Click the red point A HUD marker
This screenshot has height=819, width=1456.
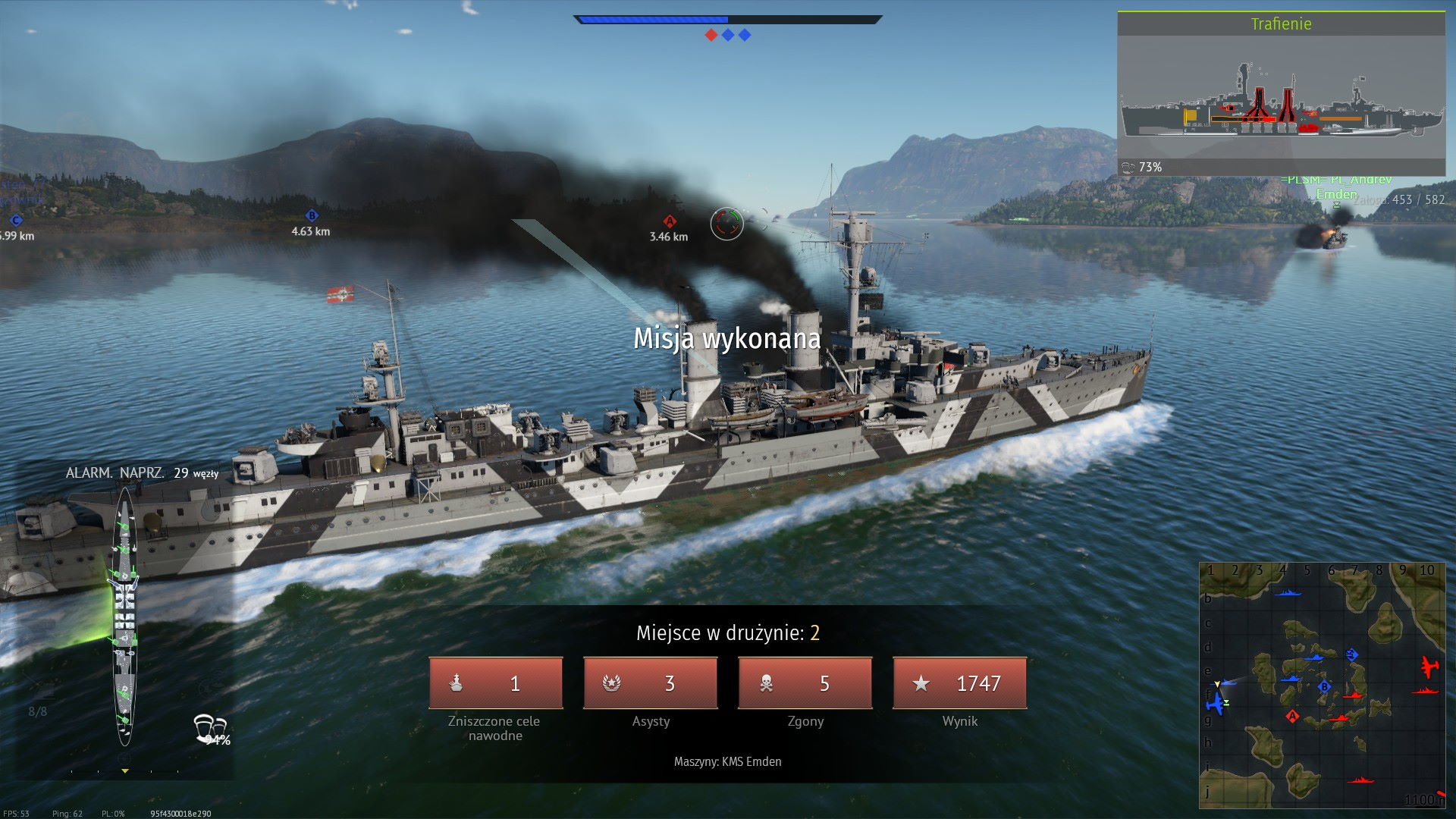point(670,221)
